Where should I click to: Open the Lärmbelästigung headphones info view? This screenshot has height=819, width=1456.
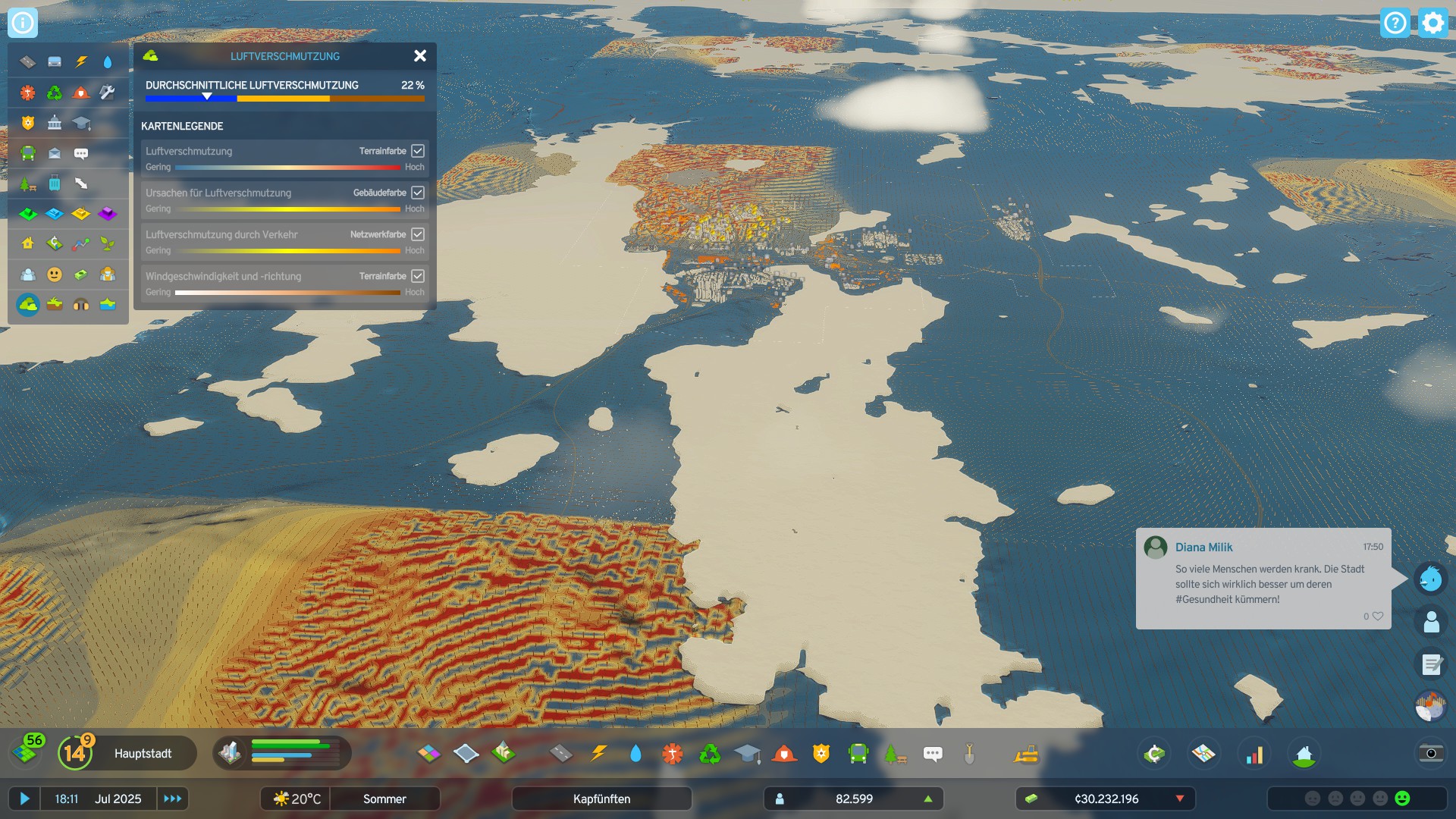[81, 304]
